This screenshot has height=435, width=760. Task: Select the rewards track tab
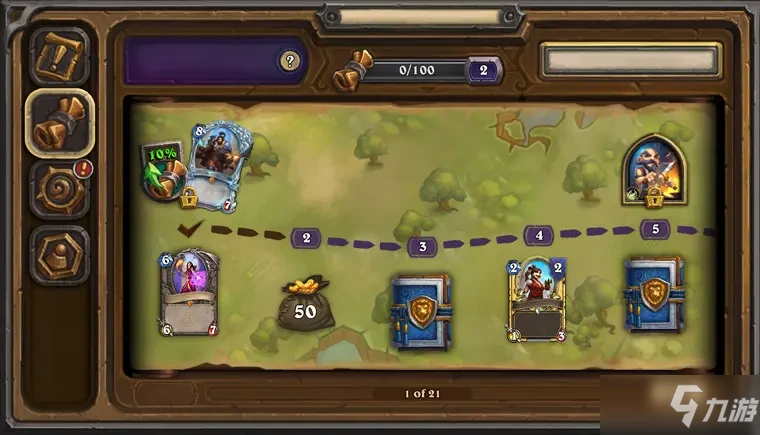pyautogui.click(x=58, y=122)
